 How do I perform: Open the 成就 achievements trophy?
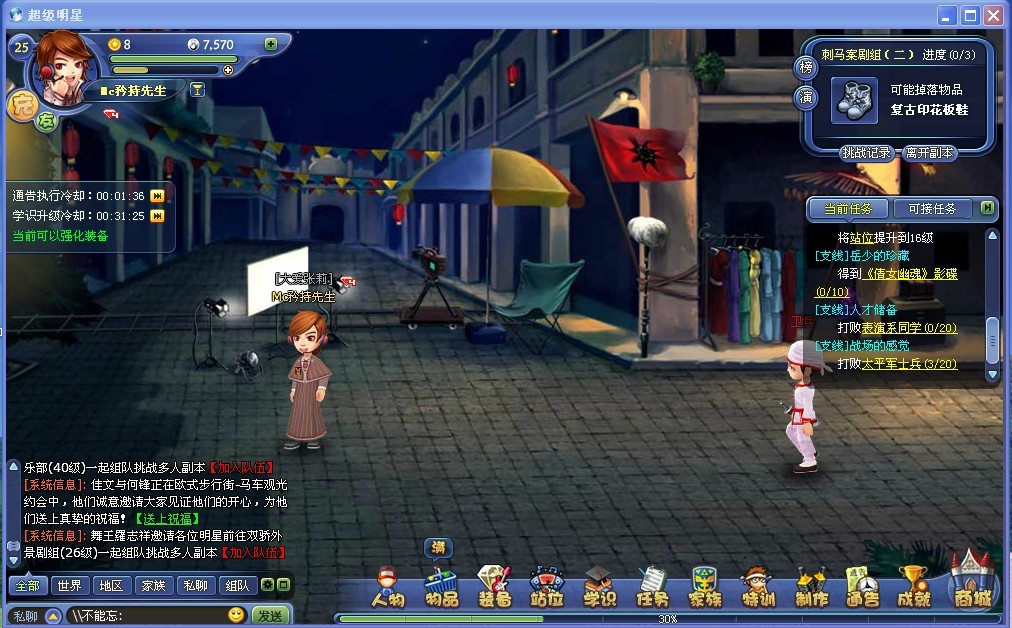(x=914, y=587)
